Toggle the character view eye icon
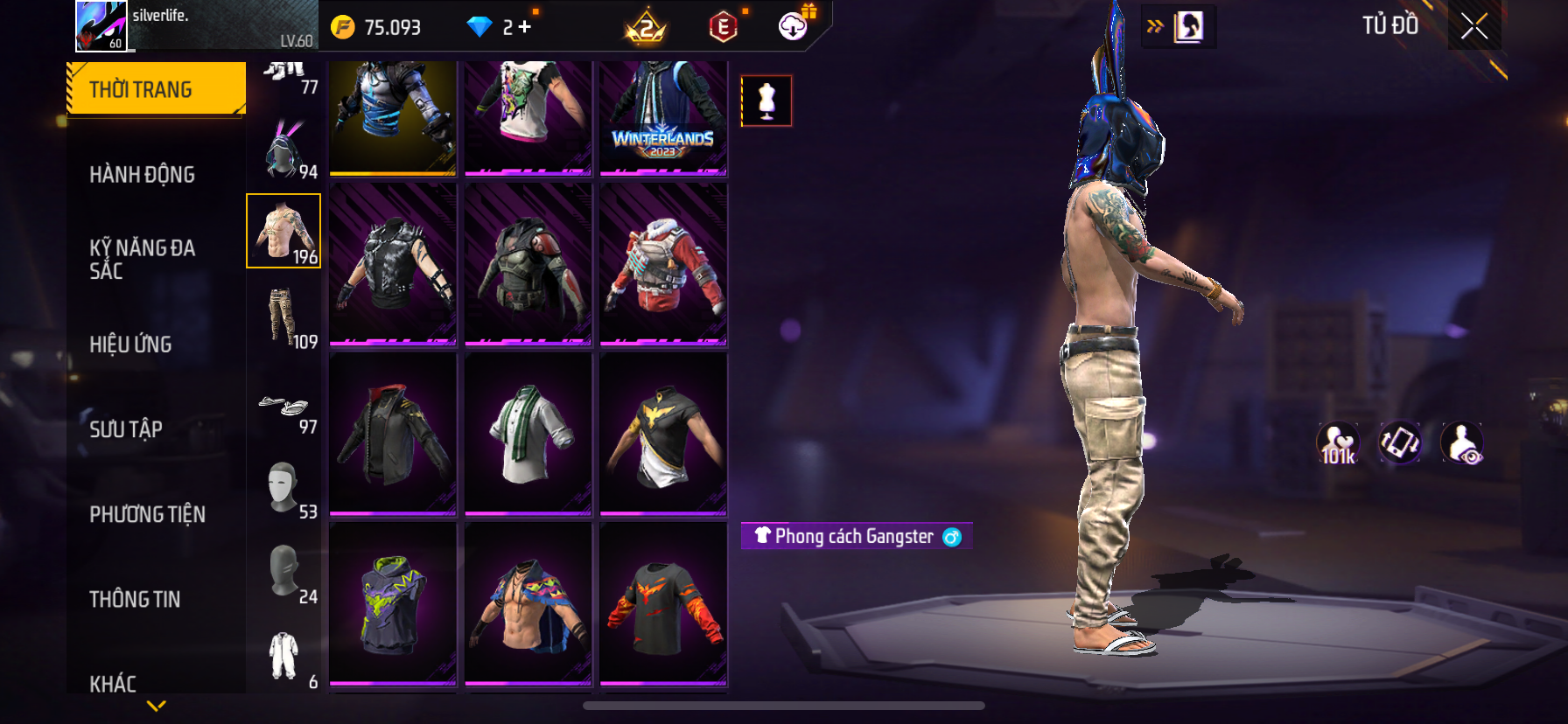This screenshot has width=1568, height=724. pos(1462,443)
